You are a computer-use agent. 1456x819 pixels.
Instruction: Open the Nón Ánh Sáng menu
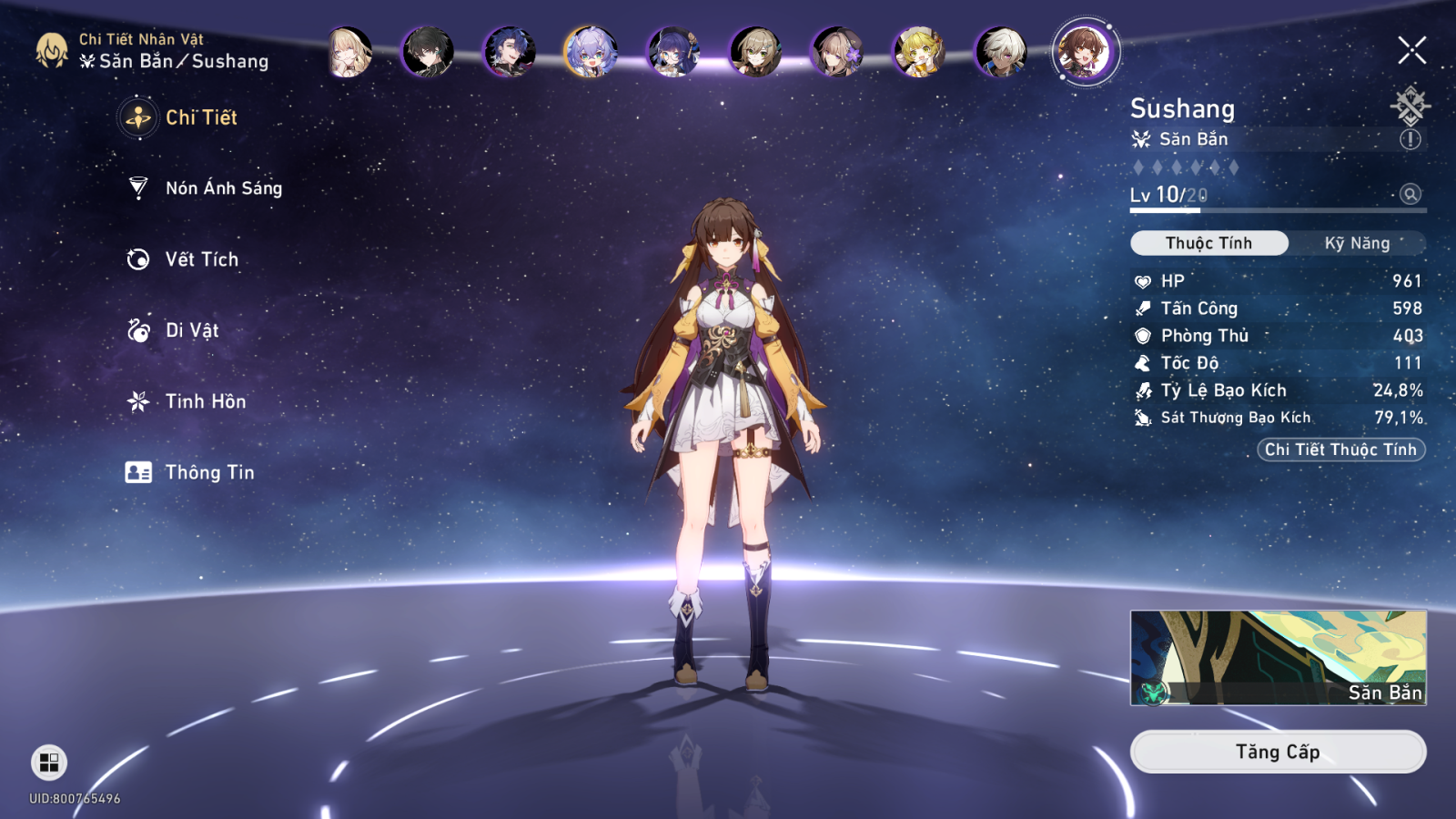223,188
